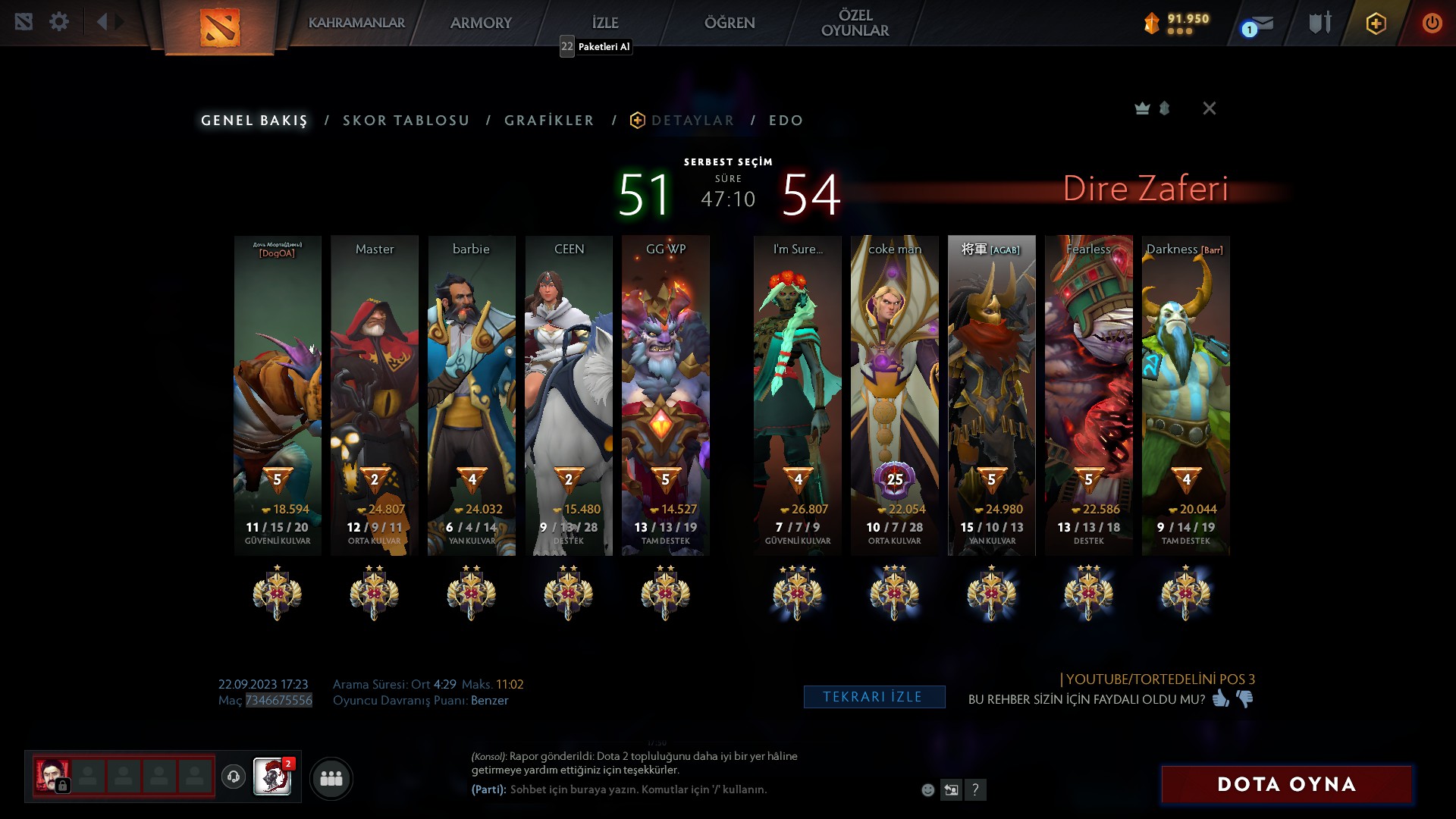
Task: Open notifications mail icon showing 1
Action: click(1255, 24)
